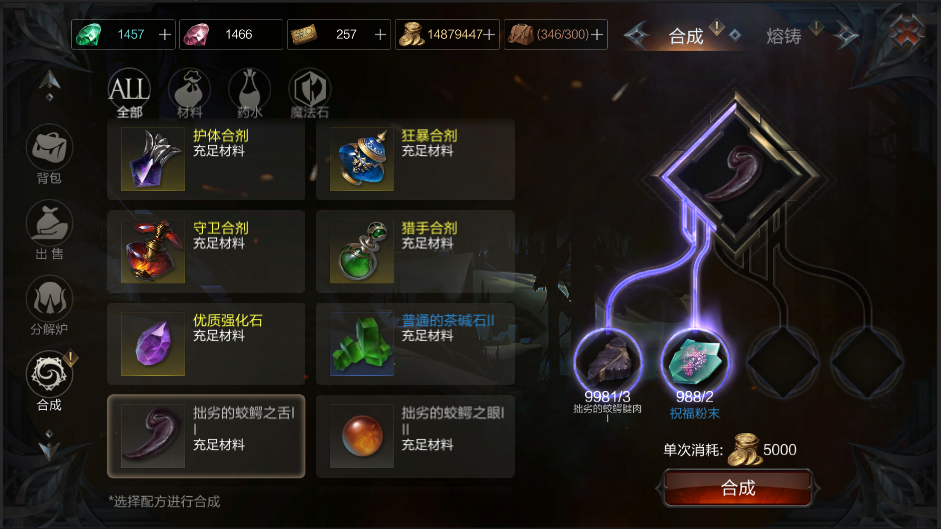Select the 合成 top tab
The height and width of the screenshot is (529, 941).
(x=686, y=36)
